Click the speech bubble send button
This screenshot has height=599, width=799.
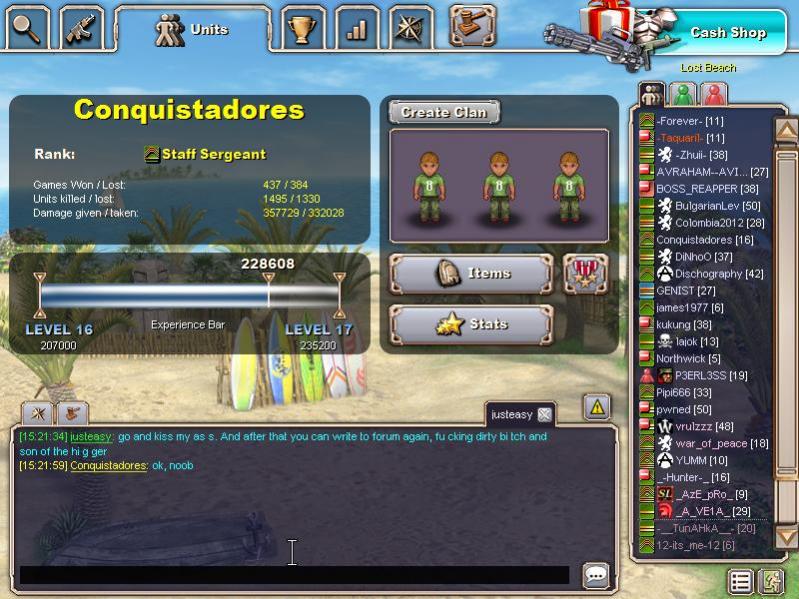click(x=596, y=575)
